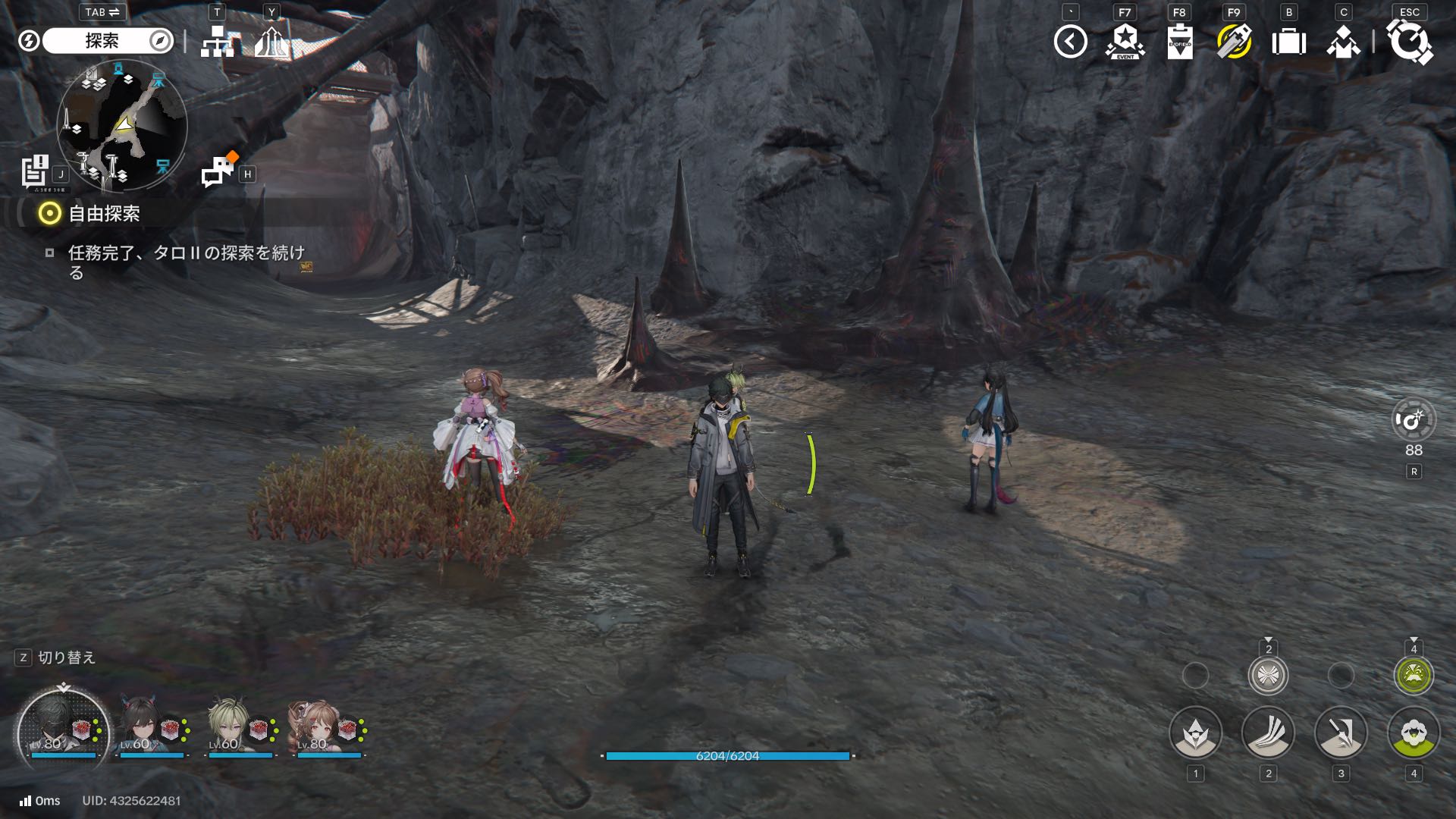
Task: Open the hierarchy network icon menu
Action: point(217,42)
